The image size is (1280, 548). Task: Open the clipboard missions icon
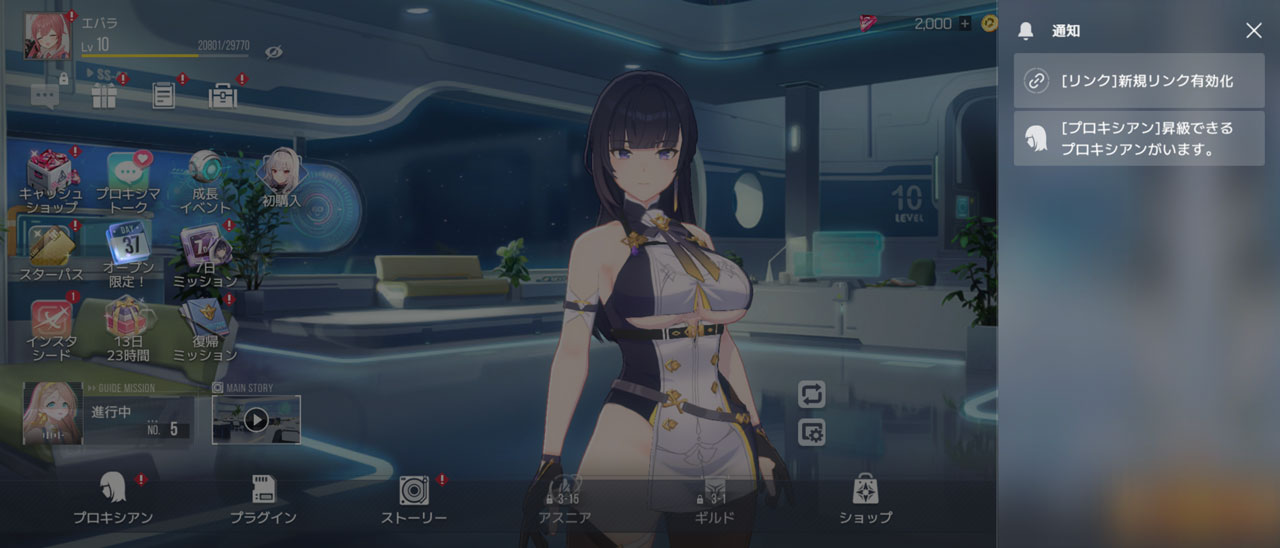[x=164, y=96]
